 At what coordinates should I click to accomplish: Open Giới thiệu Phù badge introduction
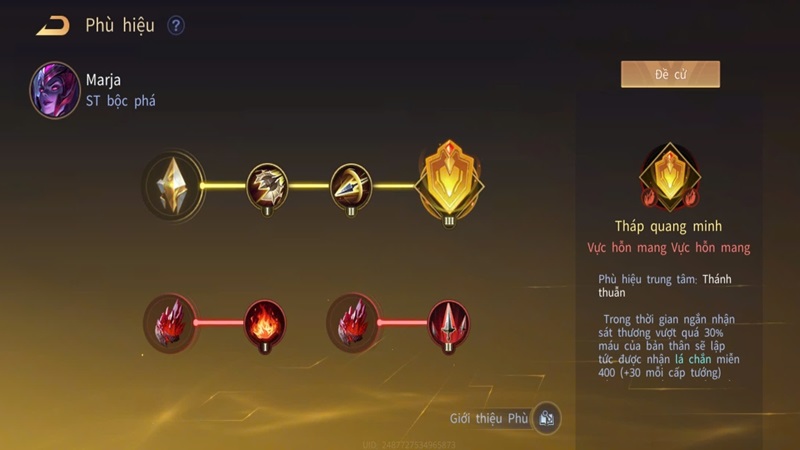point(546,418)
